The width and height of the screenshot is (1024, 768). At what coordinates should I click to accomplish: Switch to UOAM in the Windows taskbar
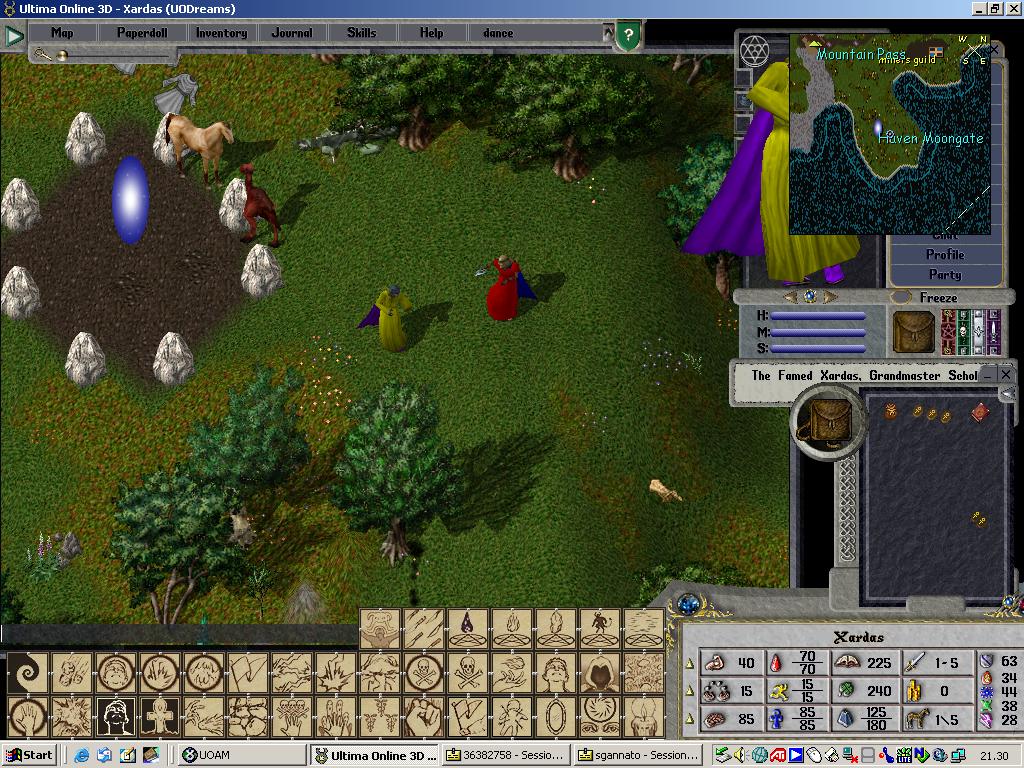point(242,756)
